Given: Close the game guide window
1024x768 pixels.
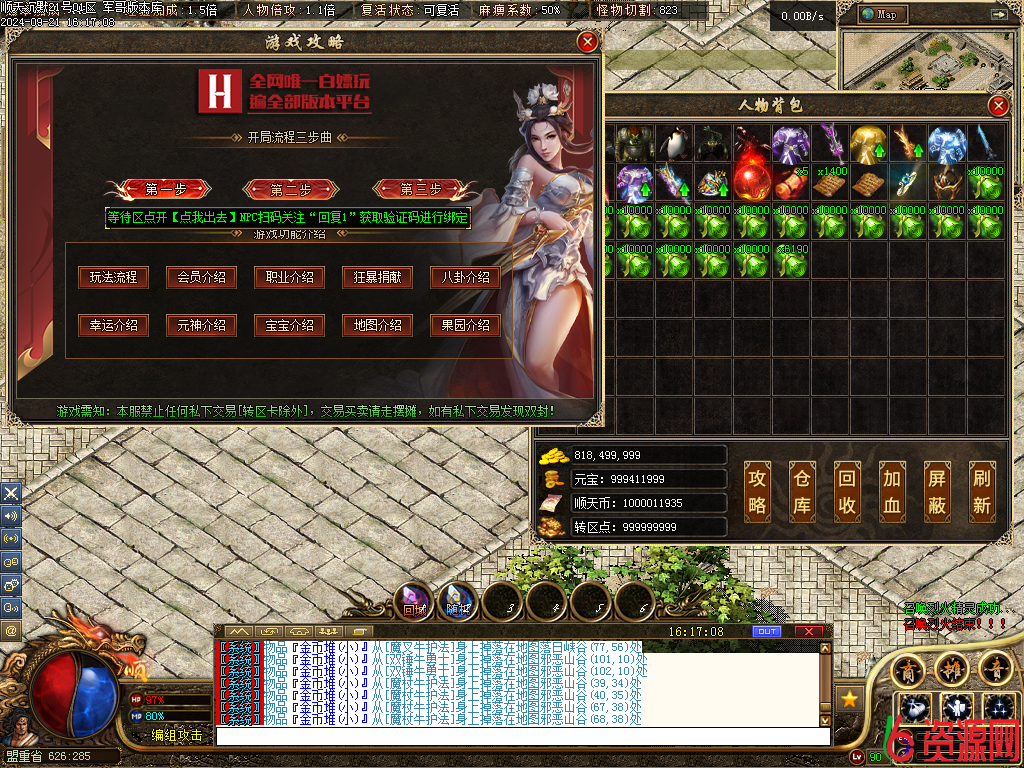Looking at the screenshot, I should click(588, 41).
